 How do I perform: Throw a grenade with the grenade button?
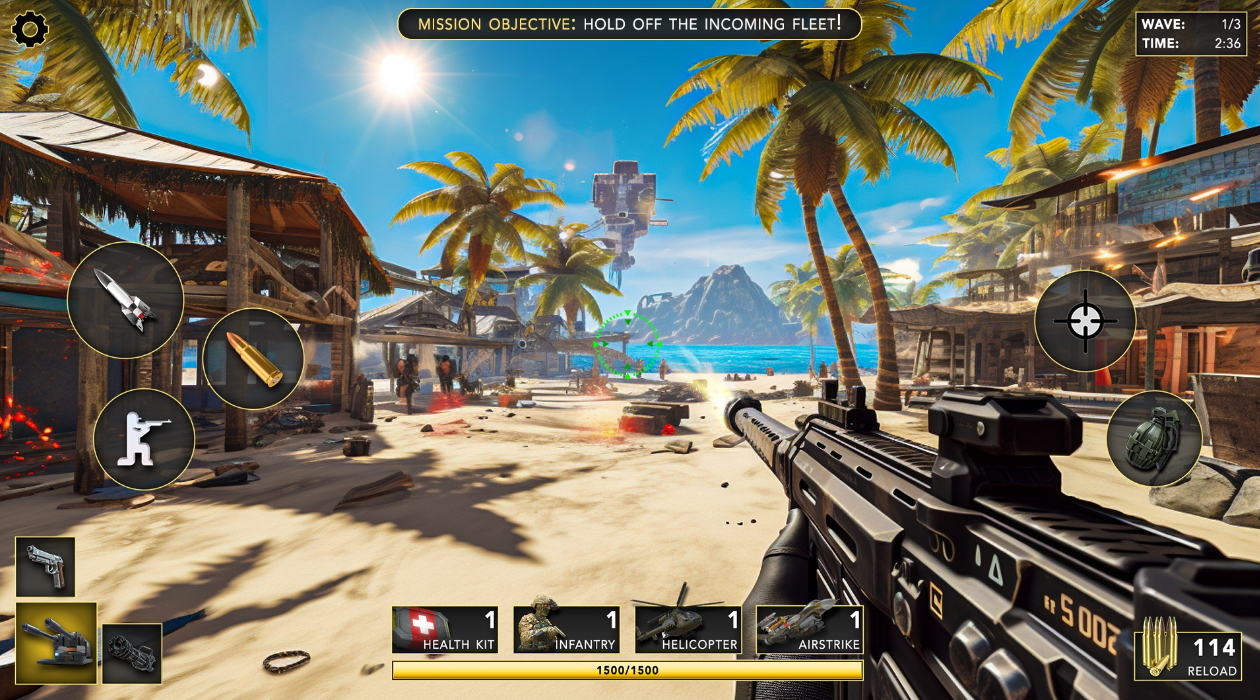pos(1154,438)
